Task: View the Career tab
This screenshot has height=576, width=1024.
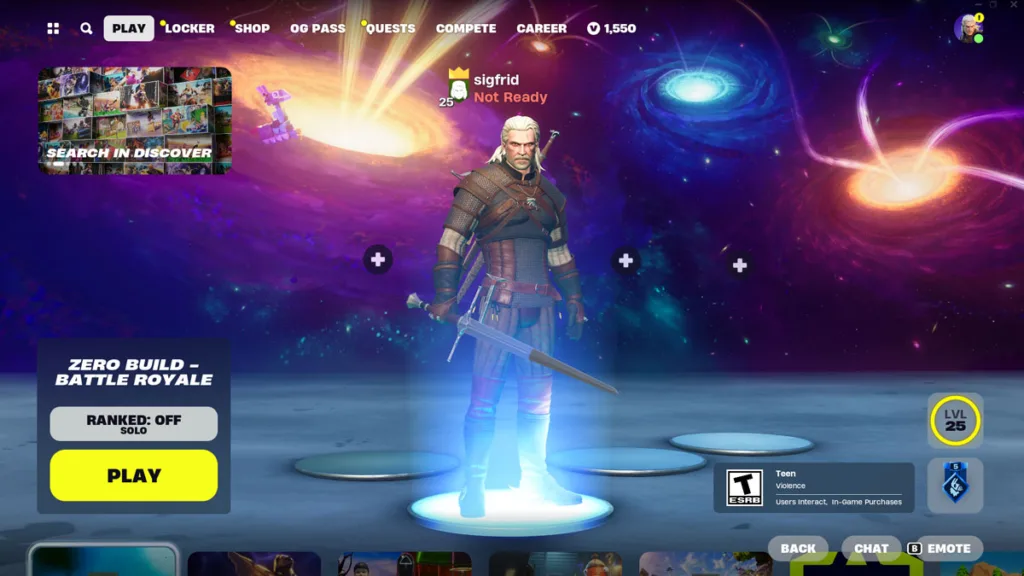Action: (541, 28)
